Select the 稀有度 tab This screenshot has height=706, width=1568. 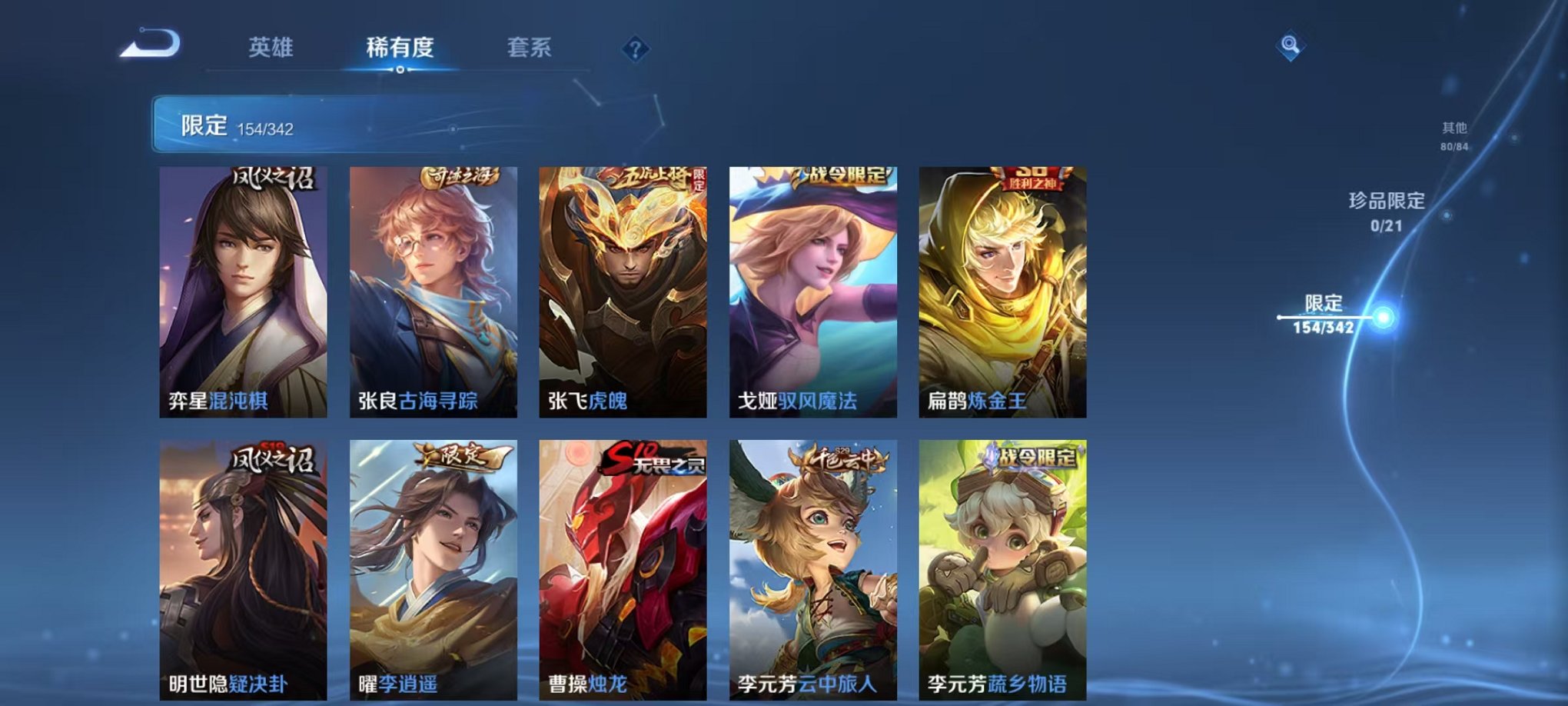point(400,46)
